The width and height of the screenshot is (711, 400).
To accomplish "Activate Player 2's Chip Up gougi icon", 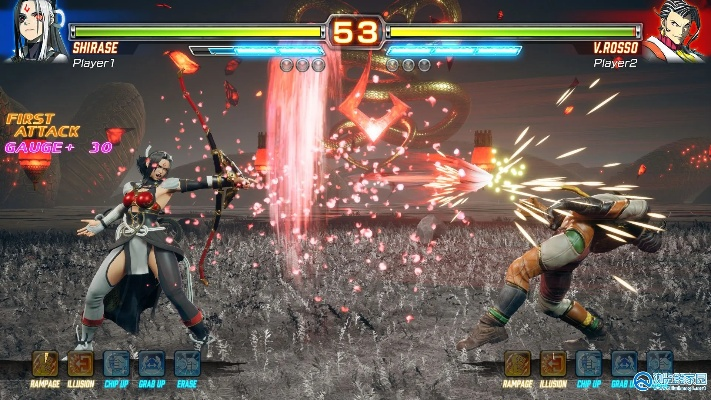I will coord(589,363).
